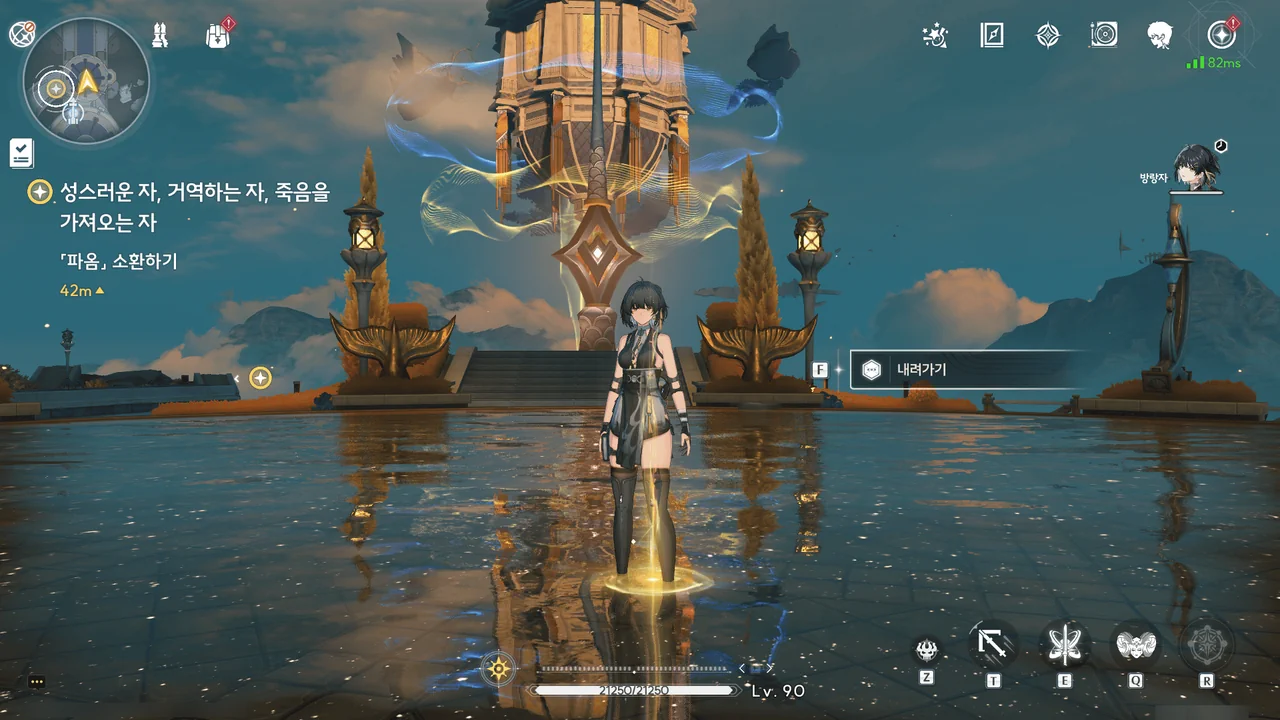Open the sparkling stars convene icon
The height and width of the screenshot is (720, 1280).
935,36
